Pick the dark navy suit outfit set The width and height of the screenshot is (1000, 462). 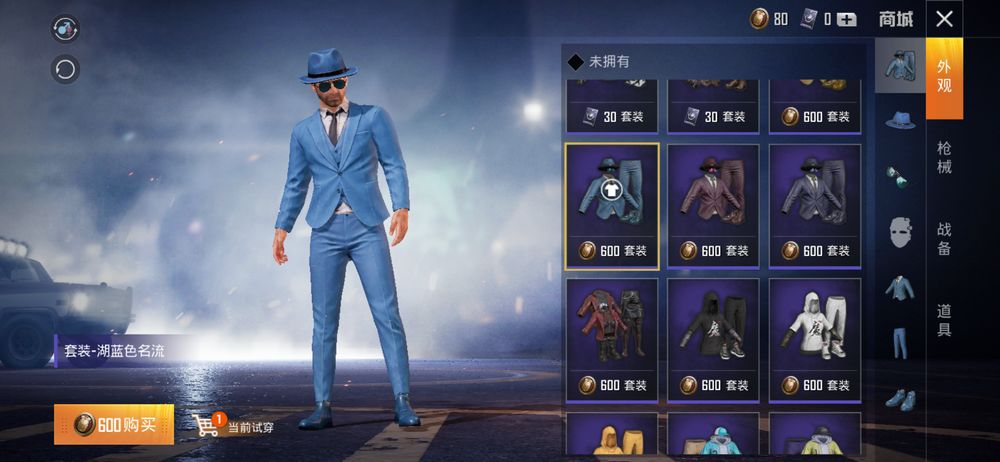point(815,206)
